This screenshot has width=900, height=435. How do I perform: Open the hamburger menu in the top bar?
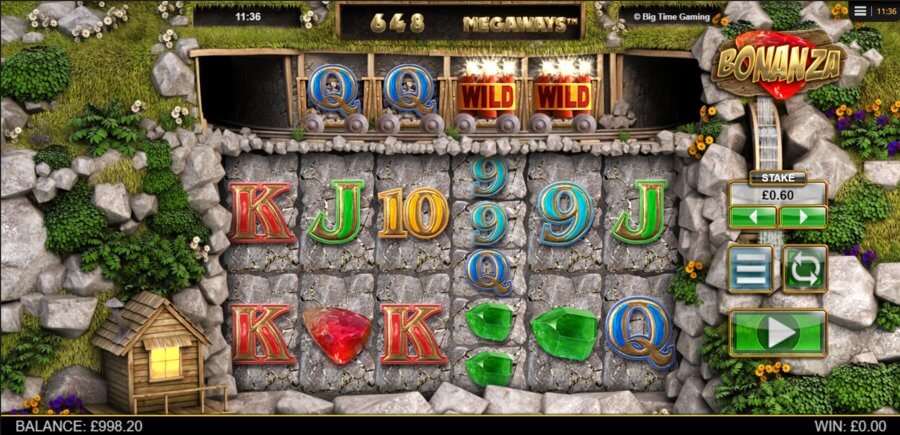click(x=860, y=11)
